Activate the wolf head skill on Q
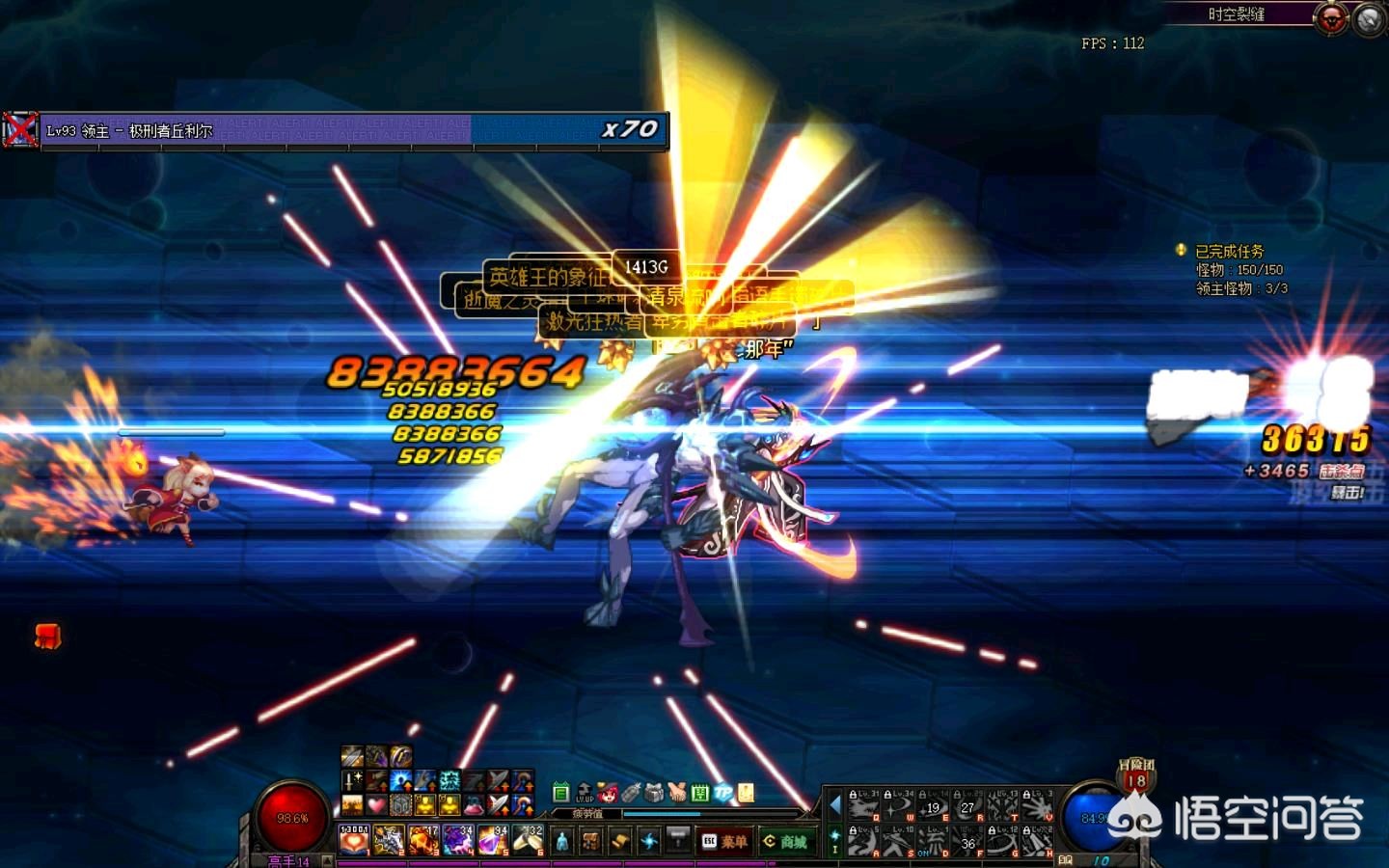1389x868 pixels. pos(862,806)
